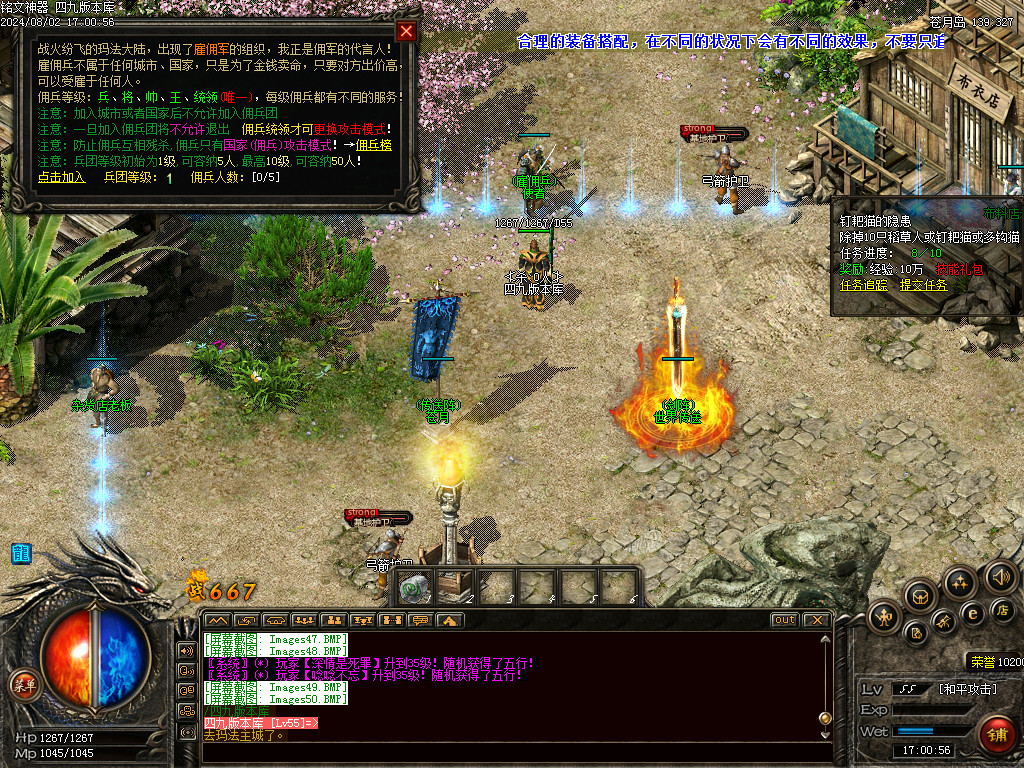Viewport: 1024px width, 768px height.
Task: Click the 菜单 menu button on orb
Action: click(24, 685)
